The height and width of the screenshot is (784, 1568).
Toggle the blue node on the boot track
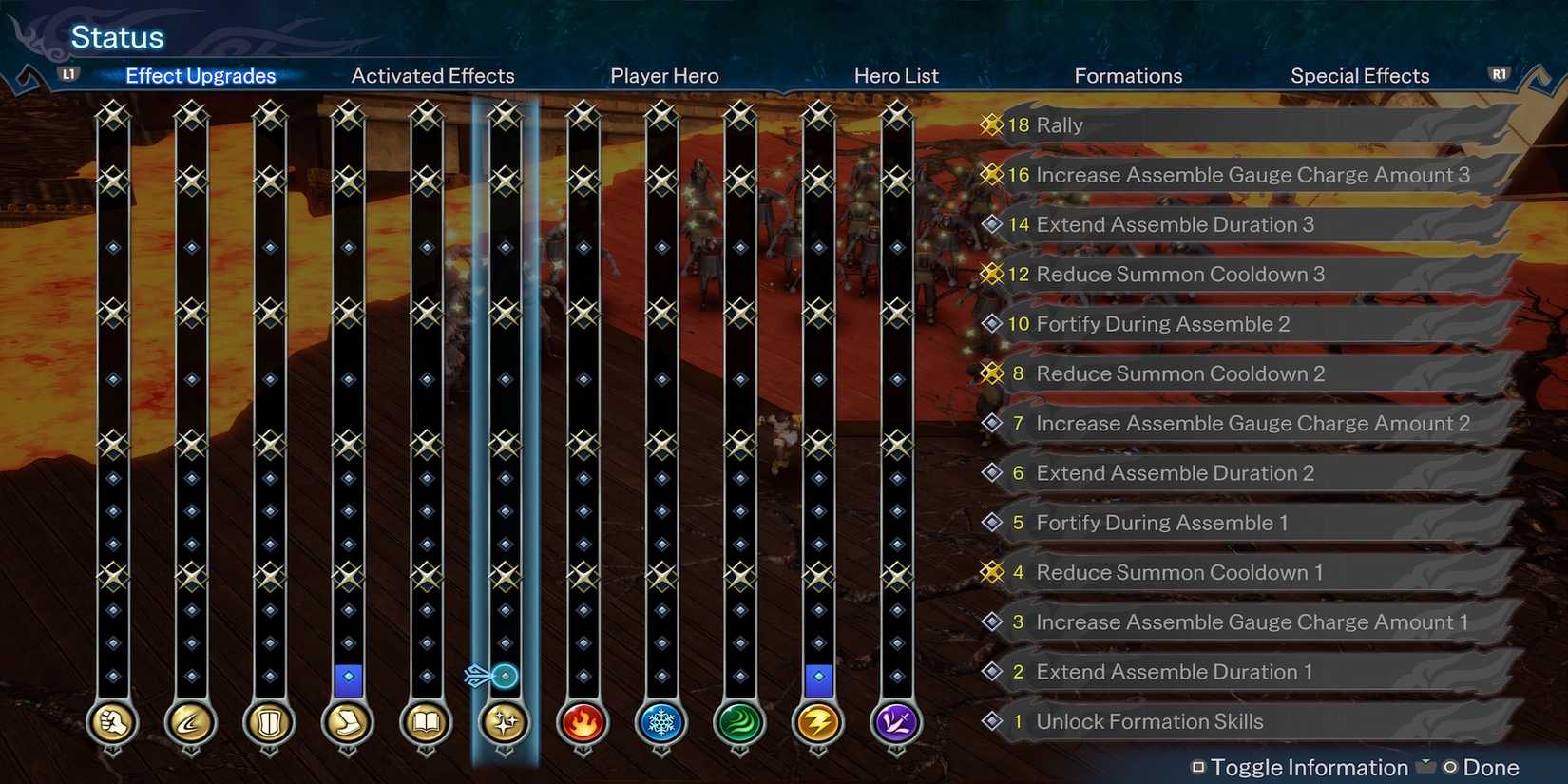click(348, 678)
